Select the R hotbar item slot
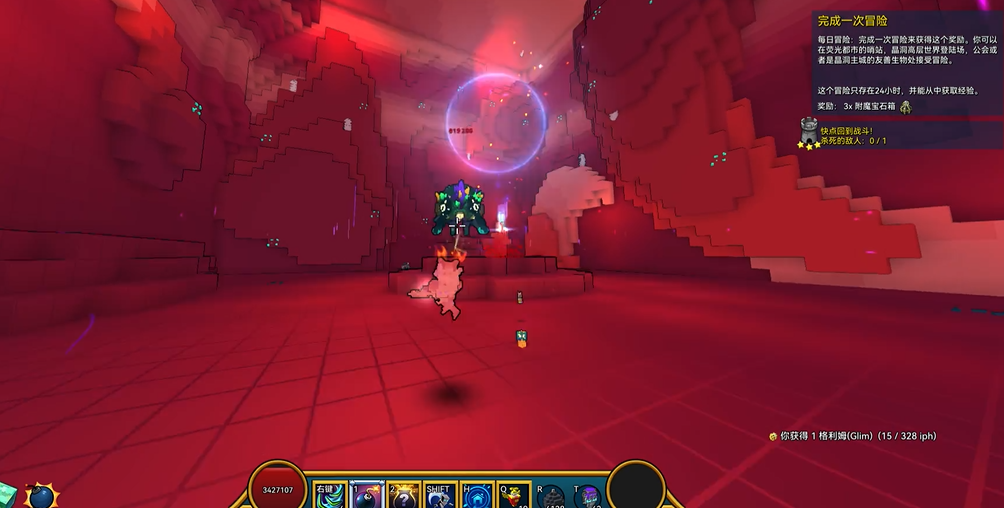1004x508 pixels. pos(551,496)
